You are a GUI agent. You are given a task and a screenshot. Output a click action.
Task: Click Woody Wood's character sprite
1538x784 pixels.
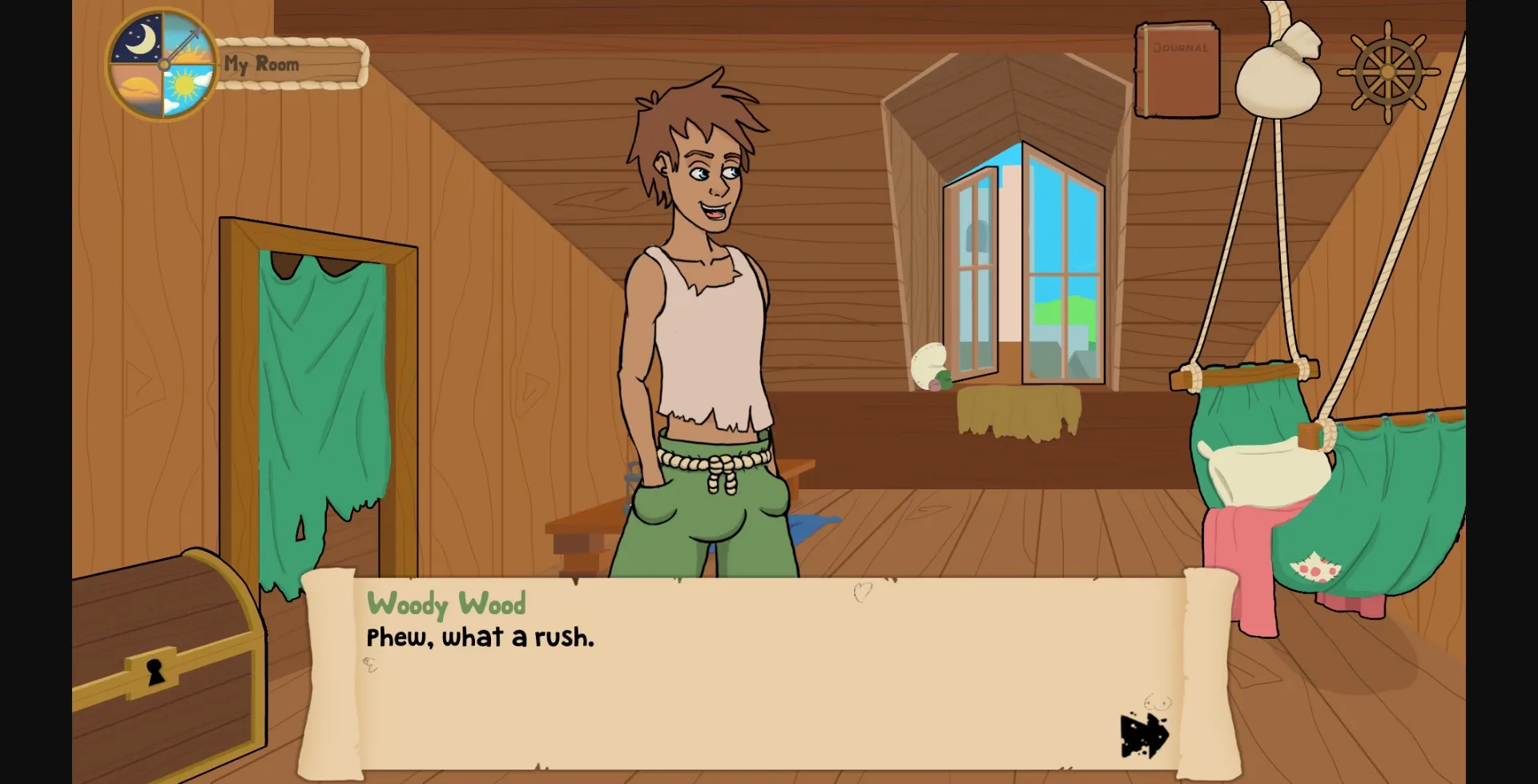pos(705,320)
